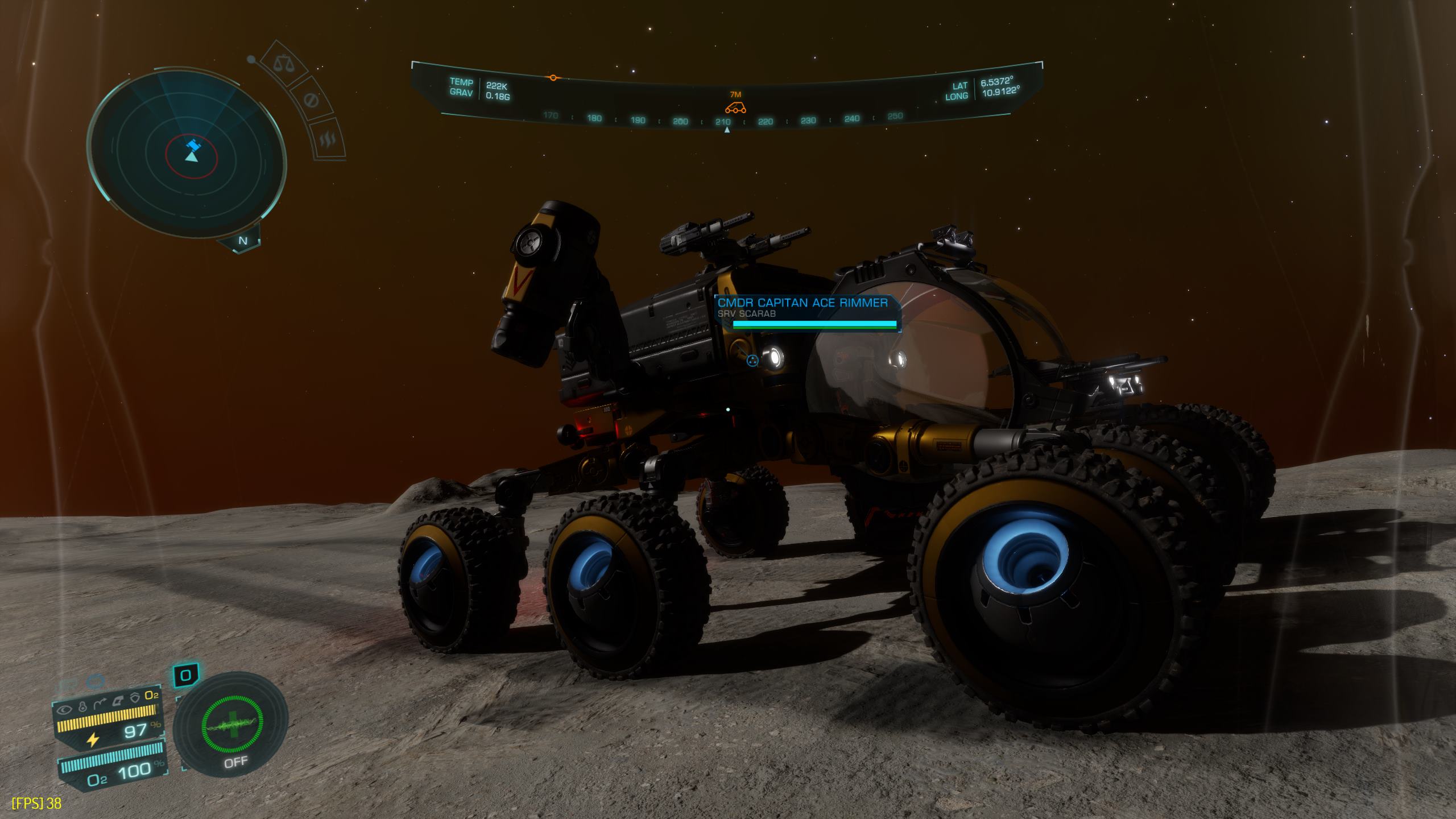Click the scales legal status icon
1456x819 pixels.
click(x=281, y=63)
